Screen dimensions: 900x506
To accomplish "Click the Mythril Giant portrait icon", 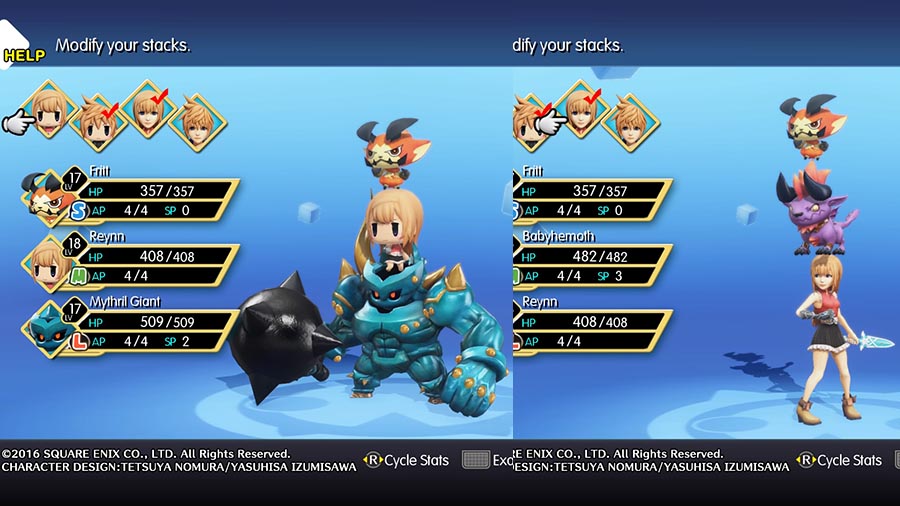I will click(44, 326).
